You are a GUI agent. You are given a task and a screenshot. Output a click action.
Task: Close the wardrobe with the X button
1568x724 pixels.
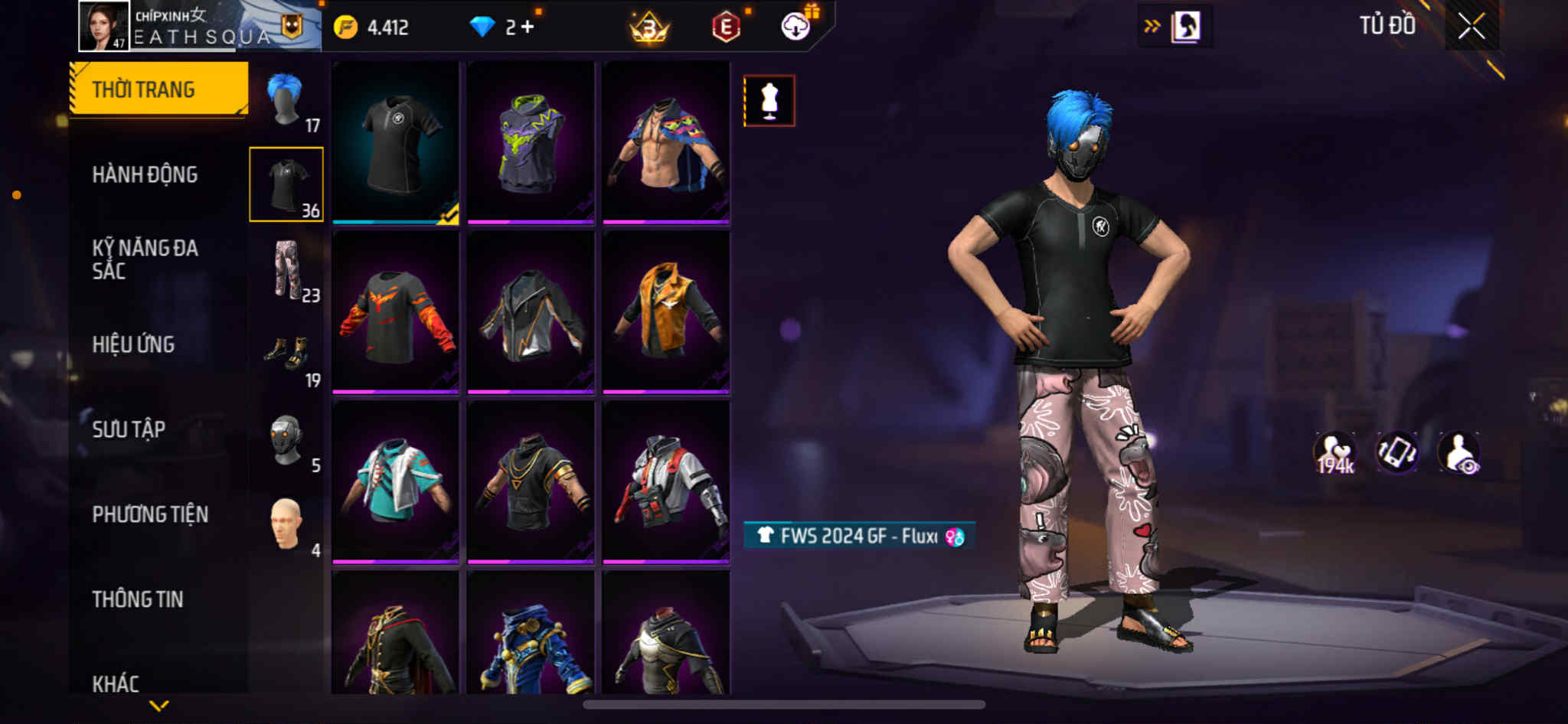coord(1471,27)
